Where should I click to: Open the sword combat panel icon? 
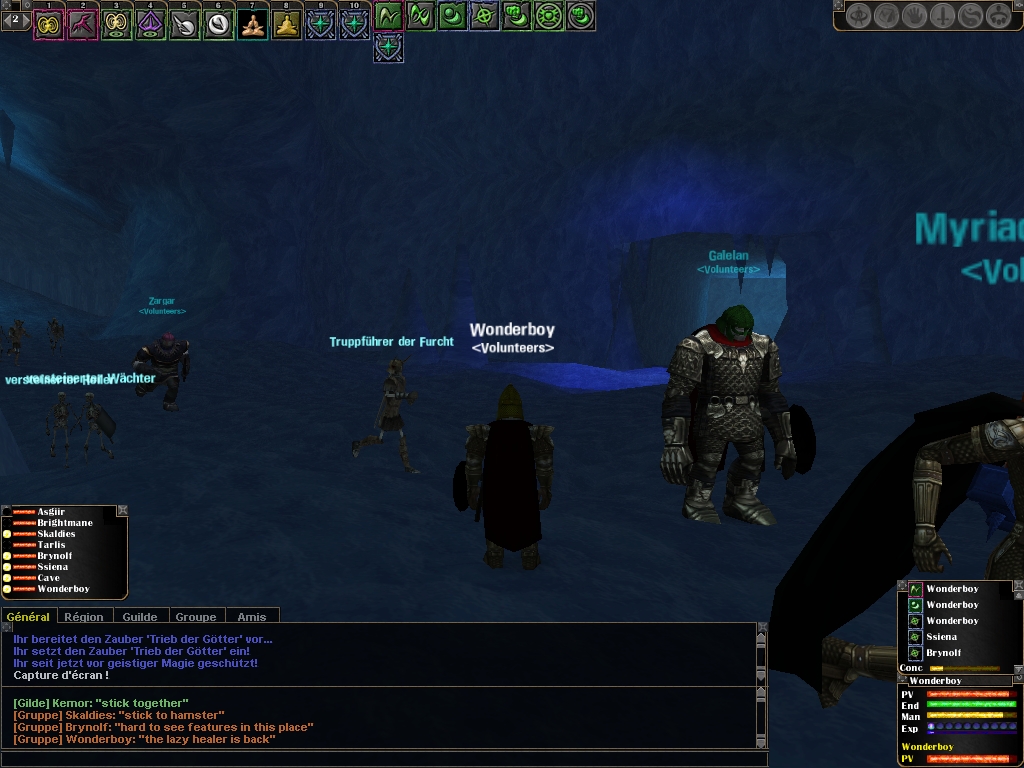(942, 16)
